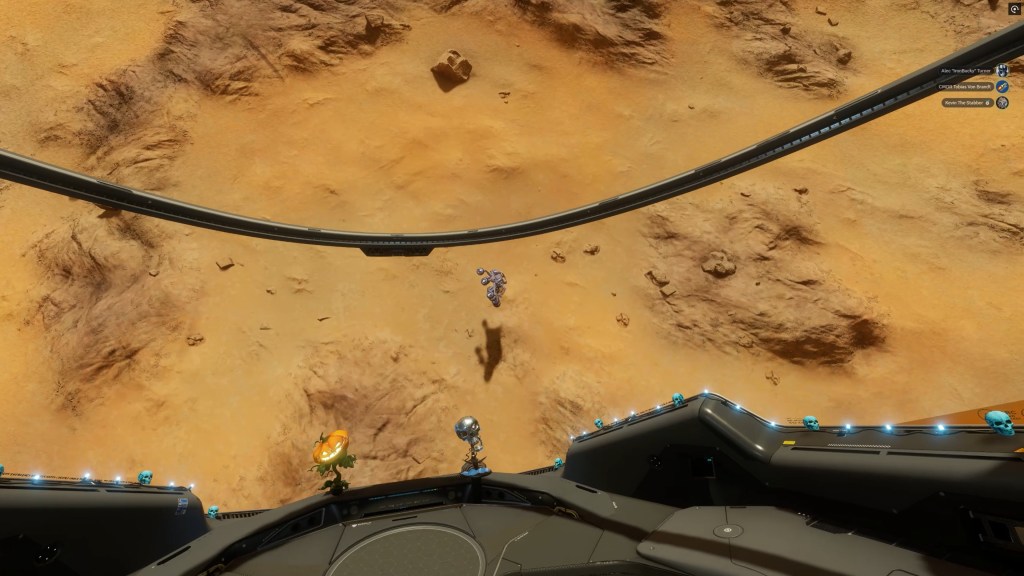The height and width of the screenshot is (576, 1024).
Task: Select party member Alec Turner's avatar
Action: [x=1002, y=71]
